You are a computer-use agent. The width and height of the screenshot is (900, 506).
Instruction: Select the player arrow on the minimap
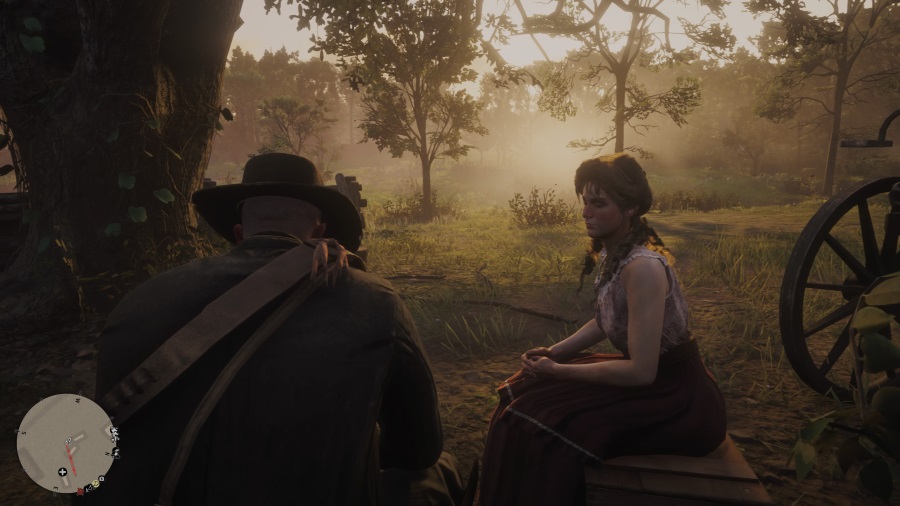click(x=68, y=440)
